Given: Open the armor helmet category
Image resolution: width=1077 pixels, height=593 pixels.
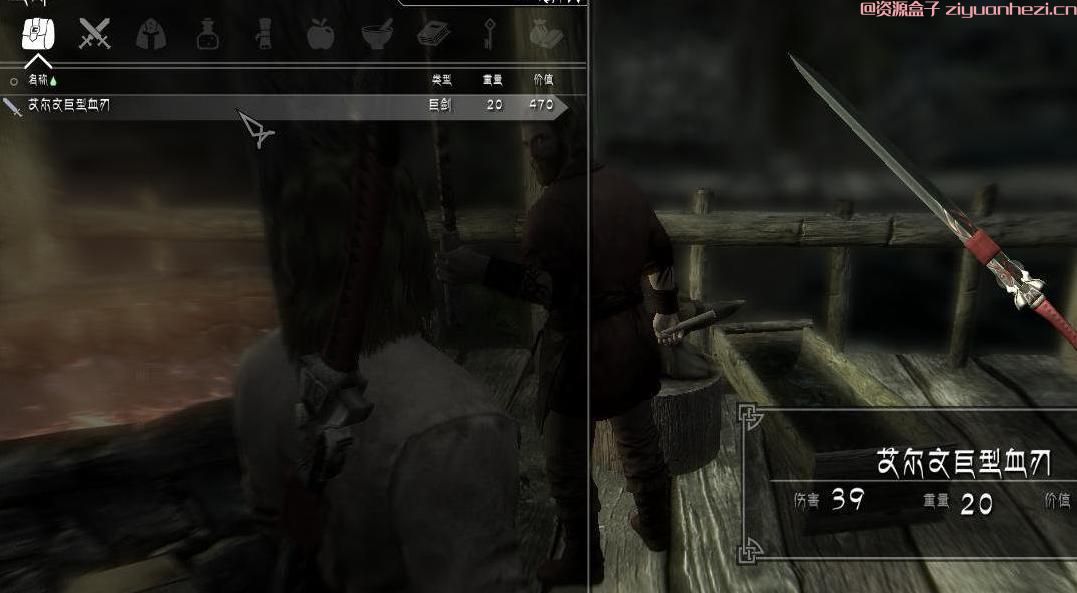Looking at the screenshot, I should [x=151, y=35].
